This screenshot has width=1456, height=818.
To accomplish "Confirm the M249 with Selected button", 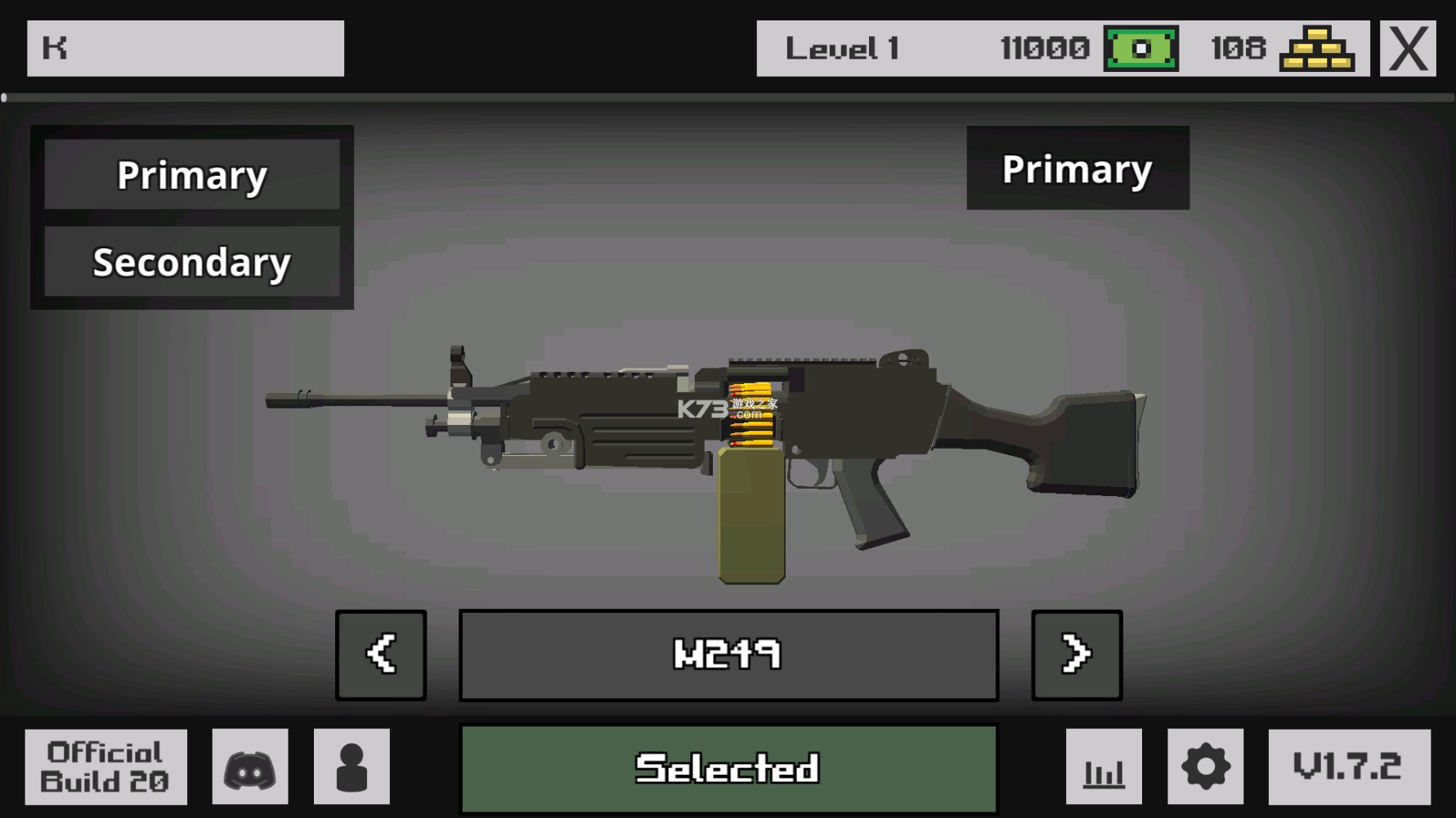I will pyautogui.click(x=728, y=767).
